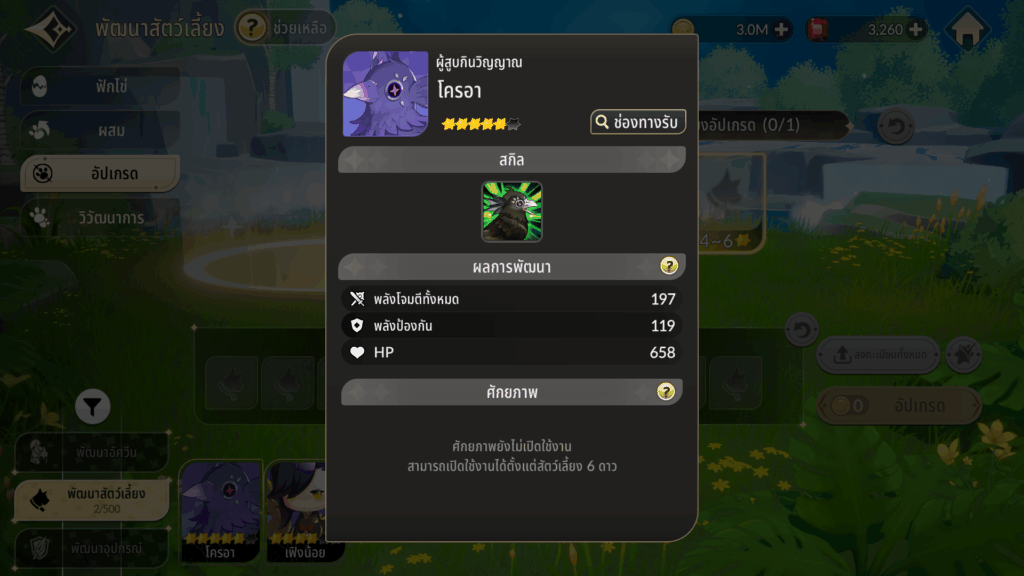1024x576 pixels.
Task: Switch to the ฟักไข่ tab
Action: click(x=98, y=86)
